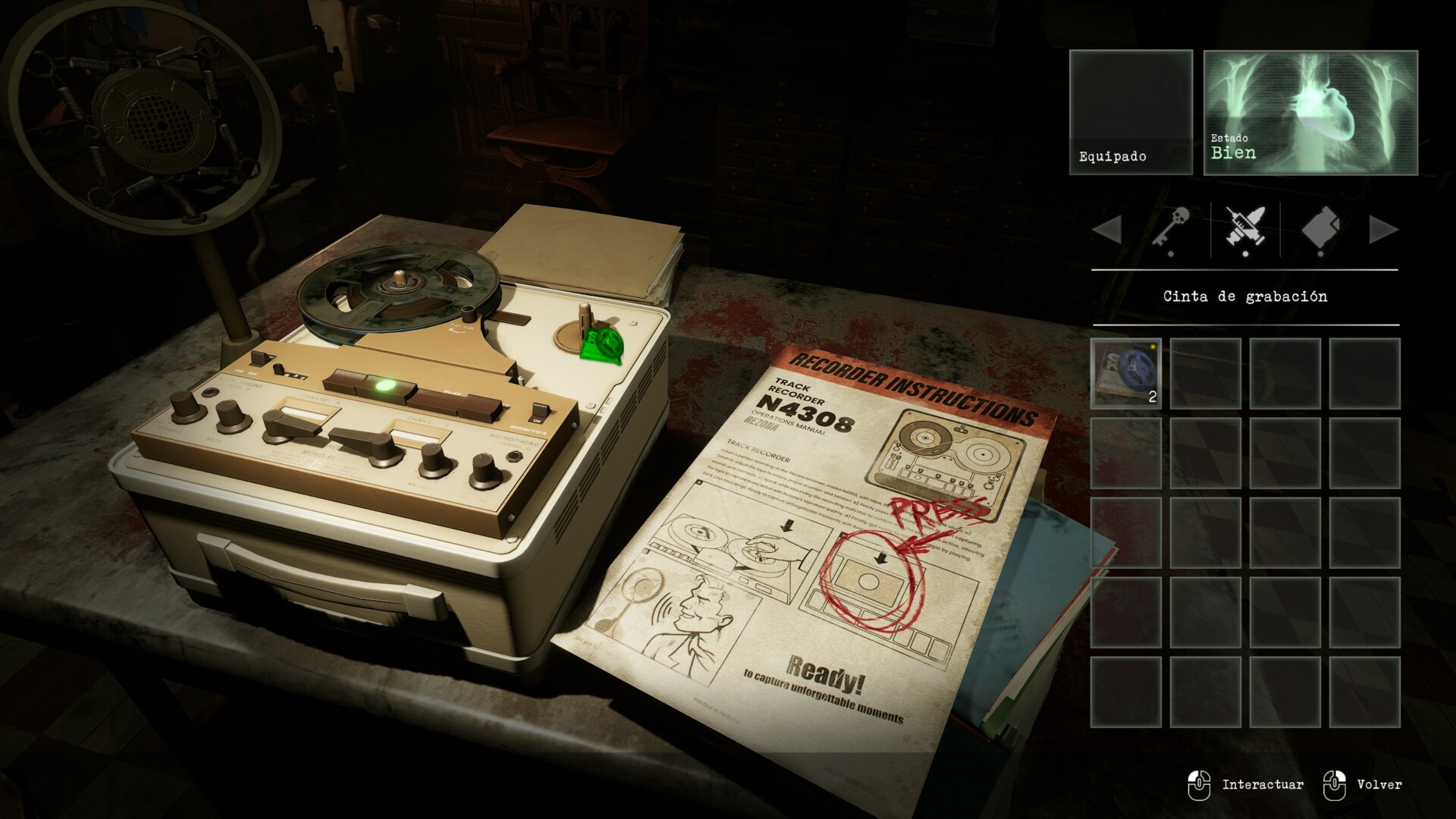This screenshot has height=819, width=1456.
Task: Switch to the documents category tab
Action: [1320, 229]
